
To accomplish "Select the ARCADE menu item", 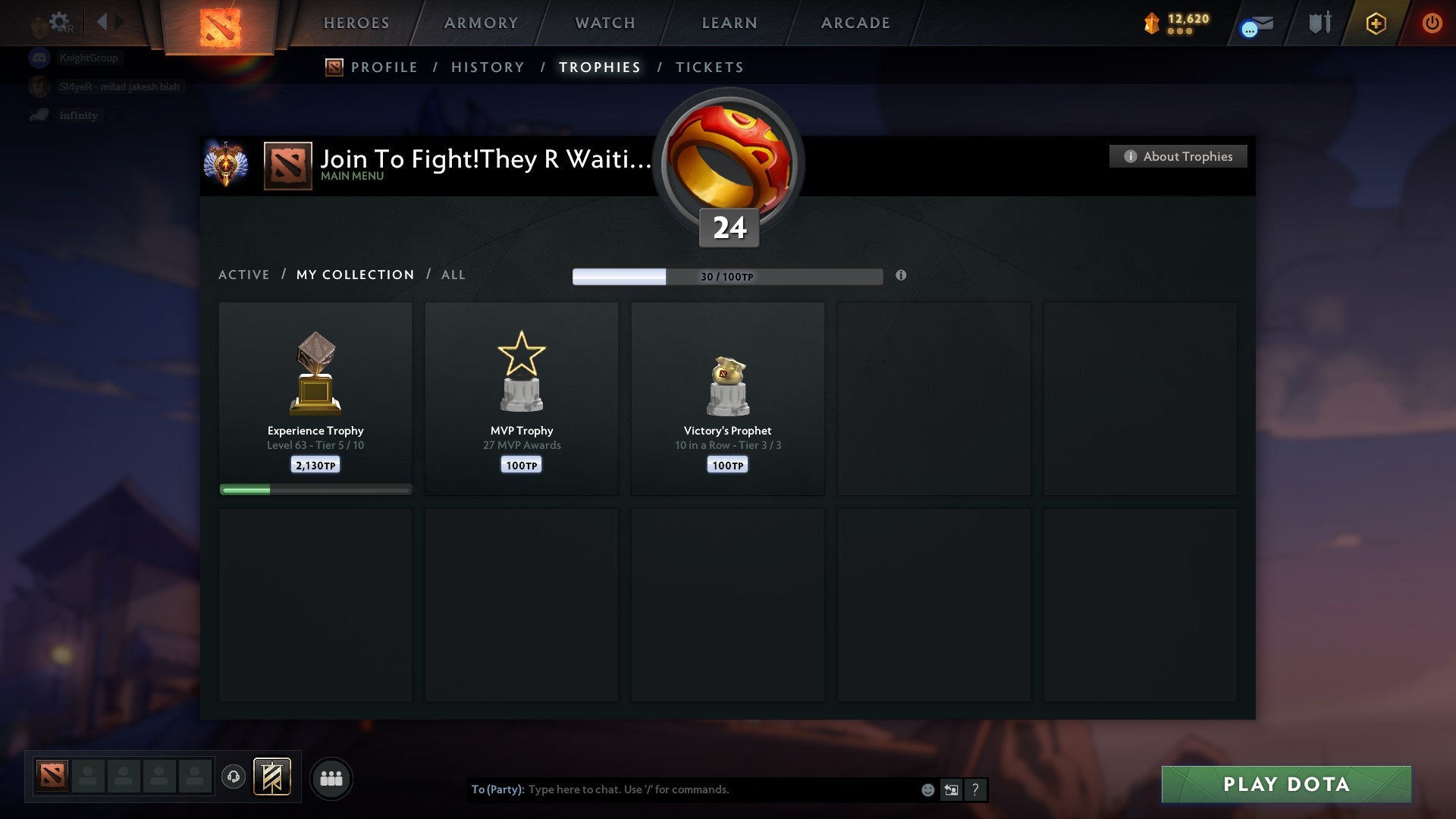I will click(x=855, y=23).
